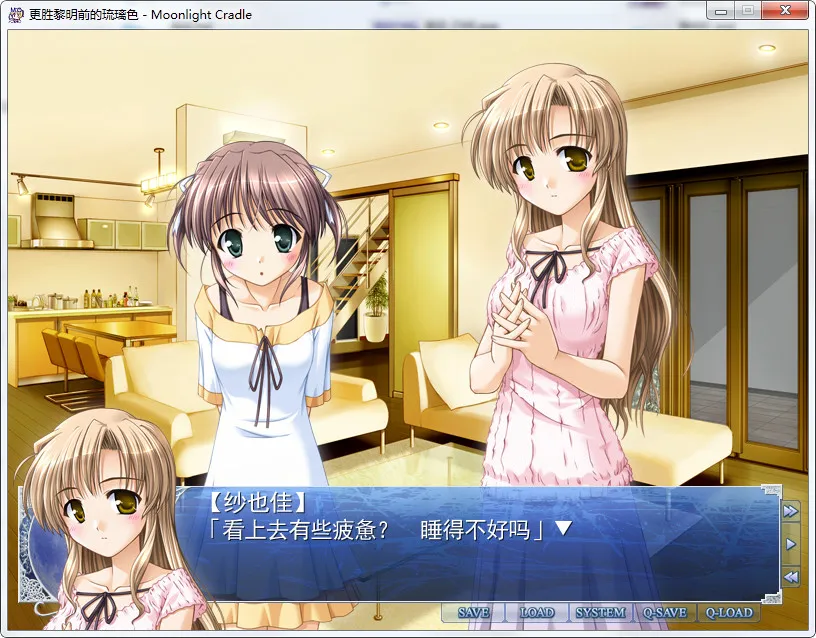816x638 pixels.
Task: Rewind with the double left arrows
Action: pos(790,577)
